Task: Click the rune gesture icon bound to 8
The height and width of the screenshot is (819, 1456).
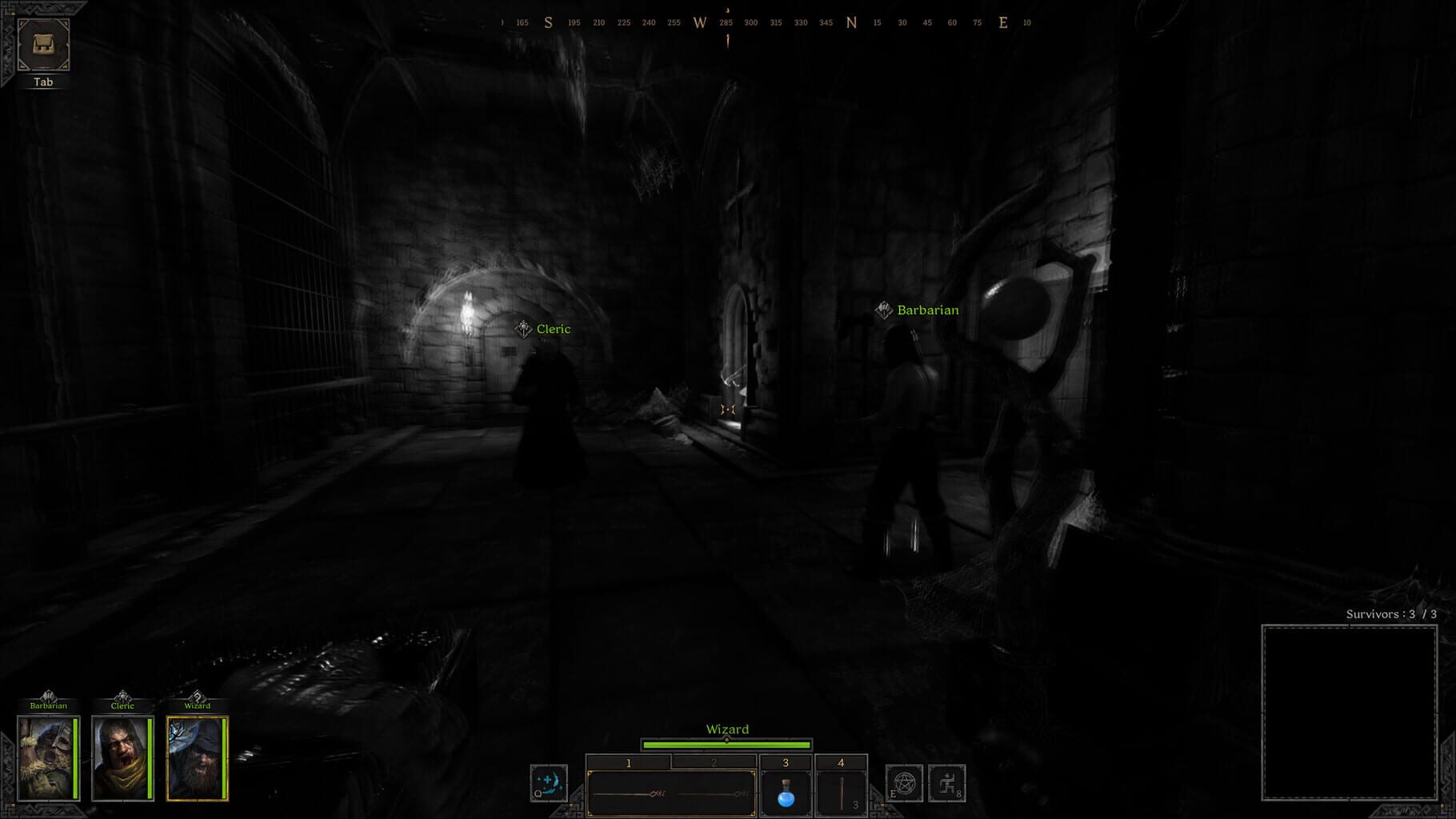Action: 947,784
